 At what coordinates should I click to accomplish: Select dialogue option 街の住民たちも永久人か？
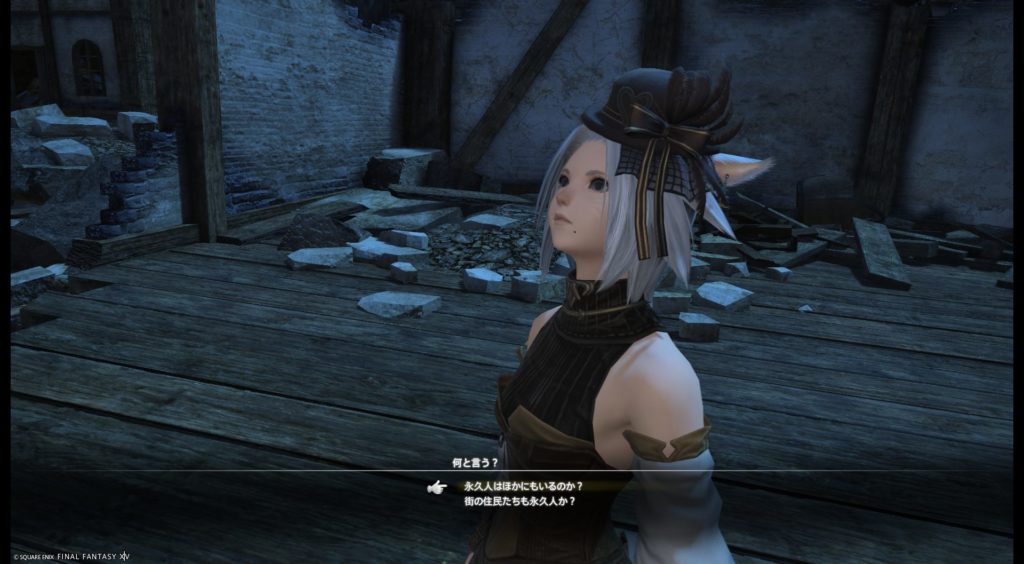point(519,501)
